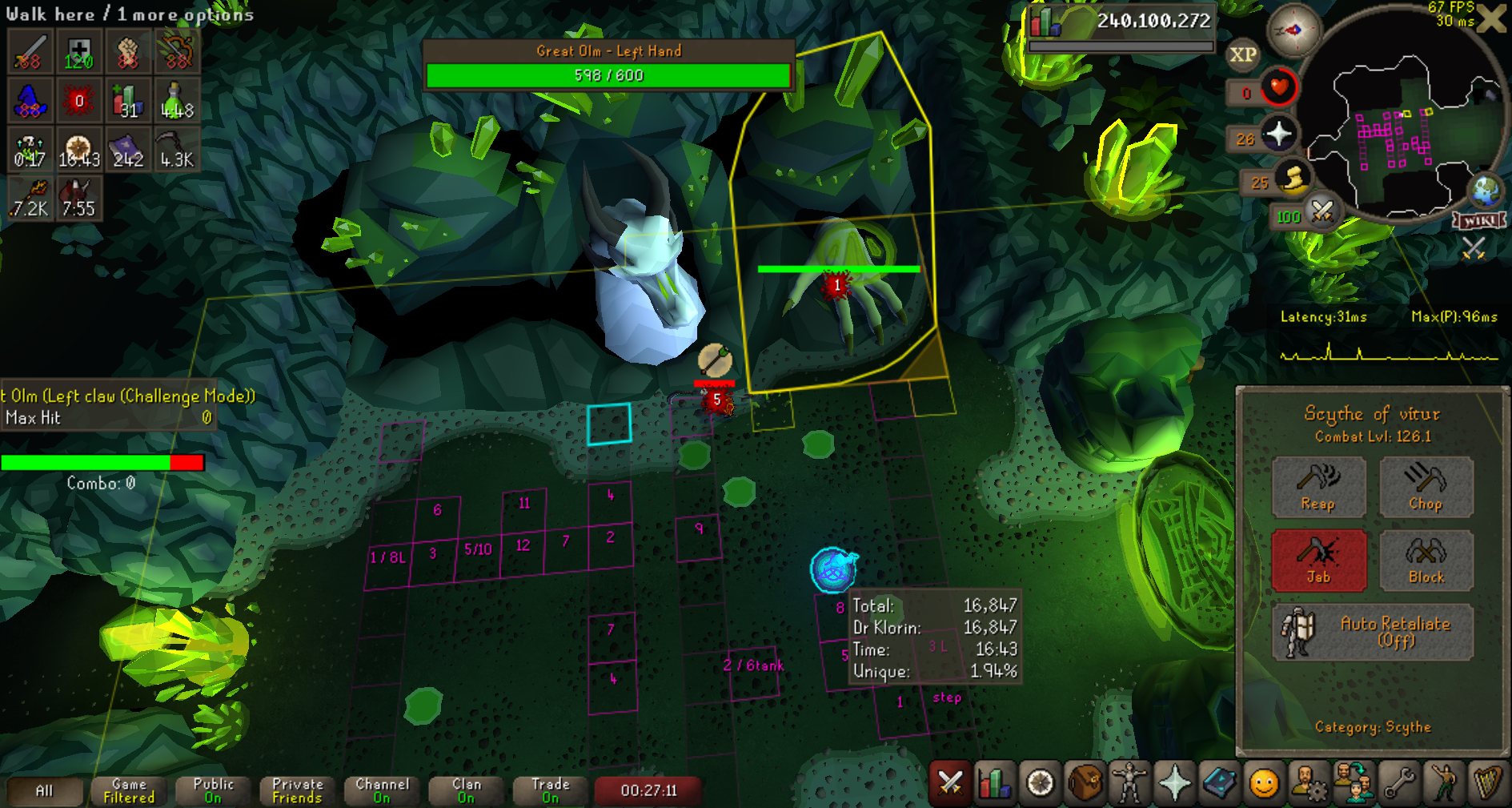Use the special attack orb
The width and height of the screenshot is (1512, 808).
click(x=1321, y=212)
